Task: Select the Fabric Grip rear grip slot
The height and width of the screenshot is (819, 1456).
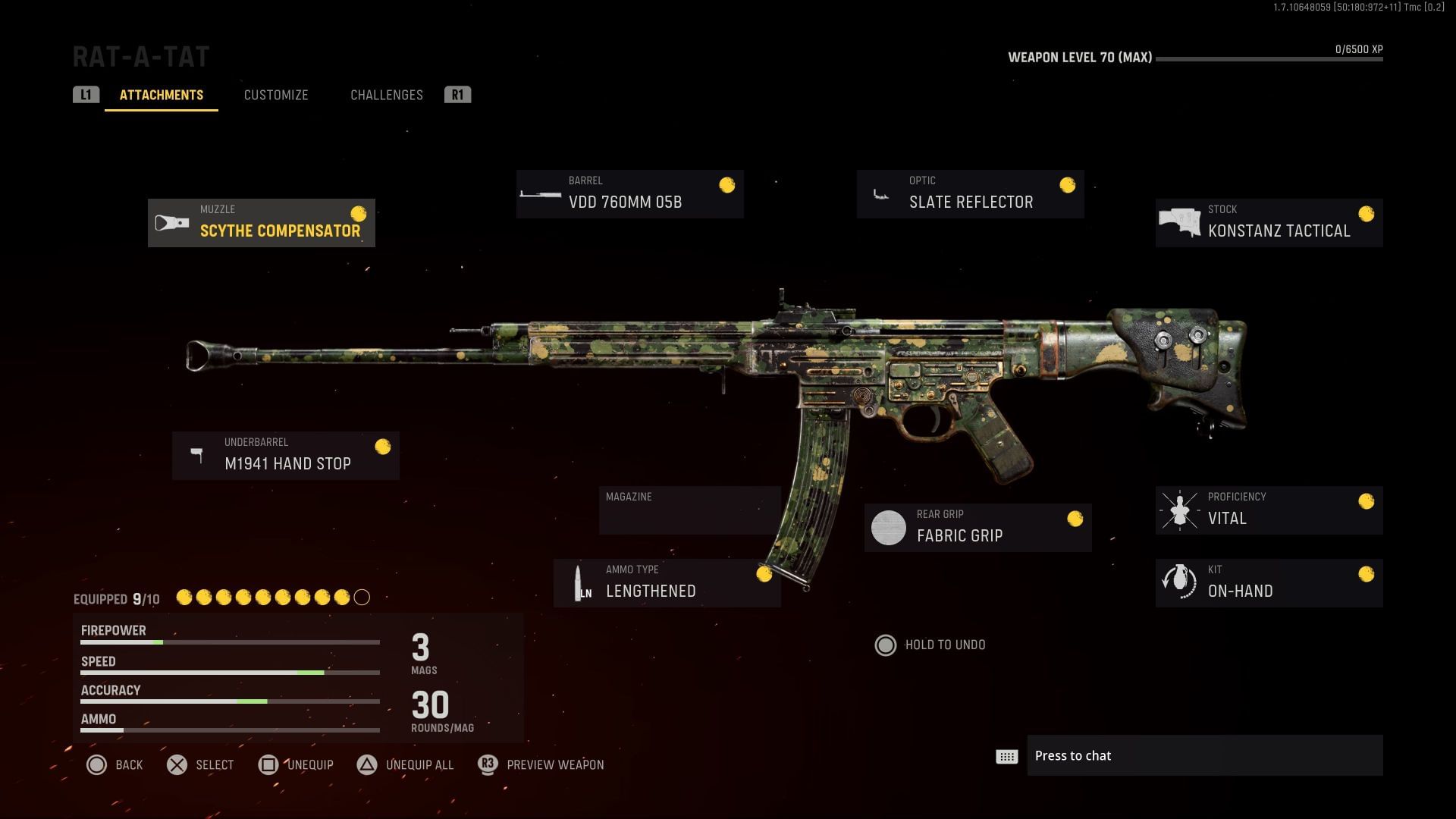Action: (x=977, y=528)
